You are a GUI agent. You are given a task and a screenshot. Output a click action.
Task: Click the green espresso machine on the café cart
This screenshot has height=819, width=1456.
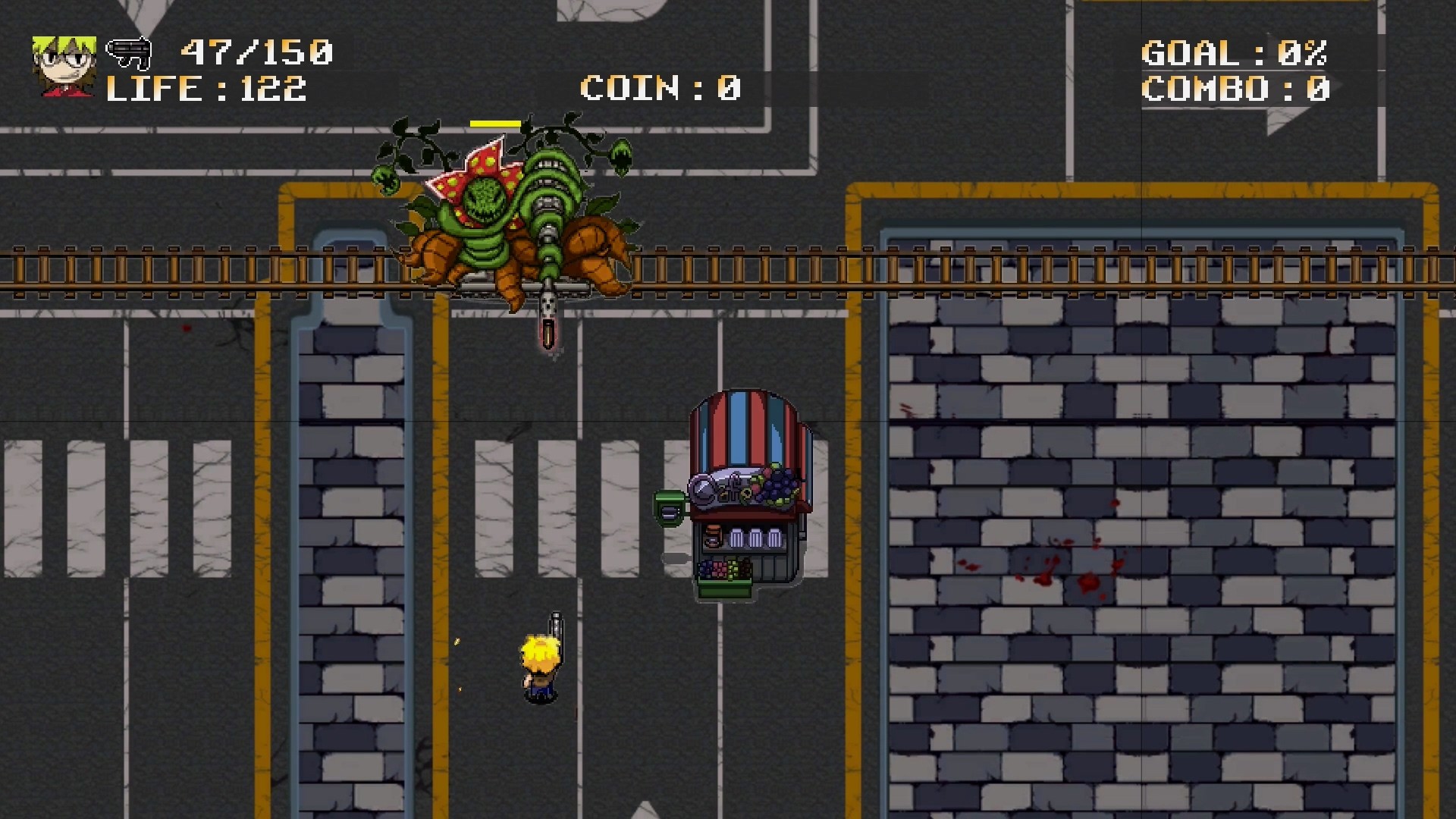[670, 510]
